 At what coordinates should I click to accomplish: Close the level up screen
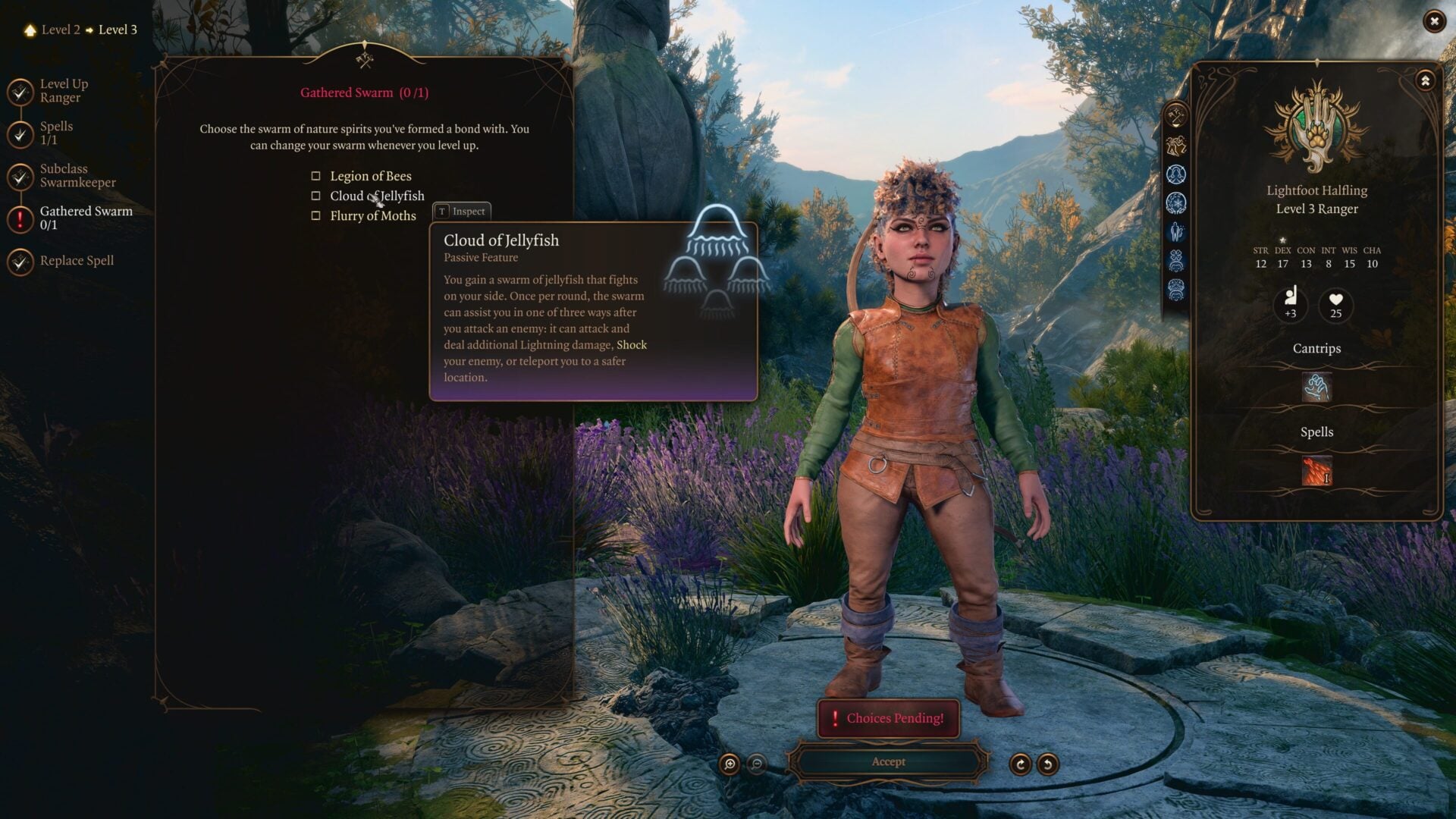[x=1433, y=22]
